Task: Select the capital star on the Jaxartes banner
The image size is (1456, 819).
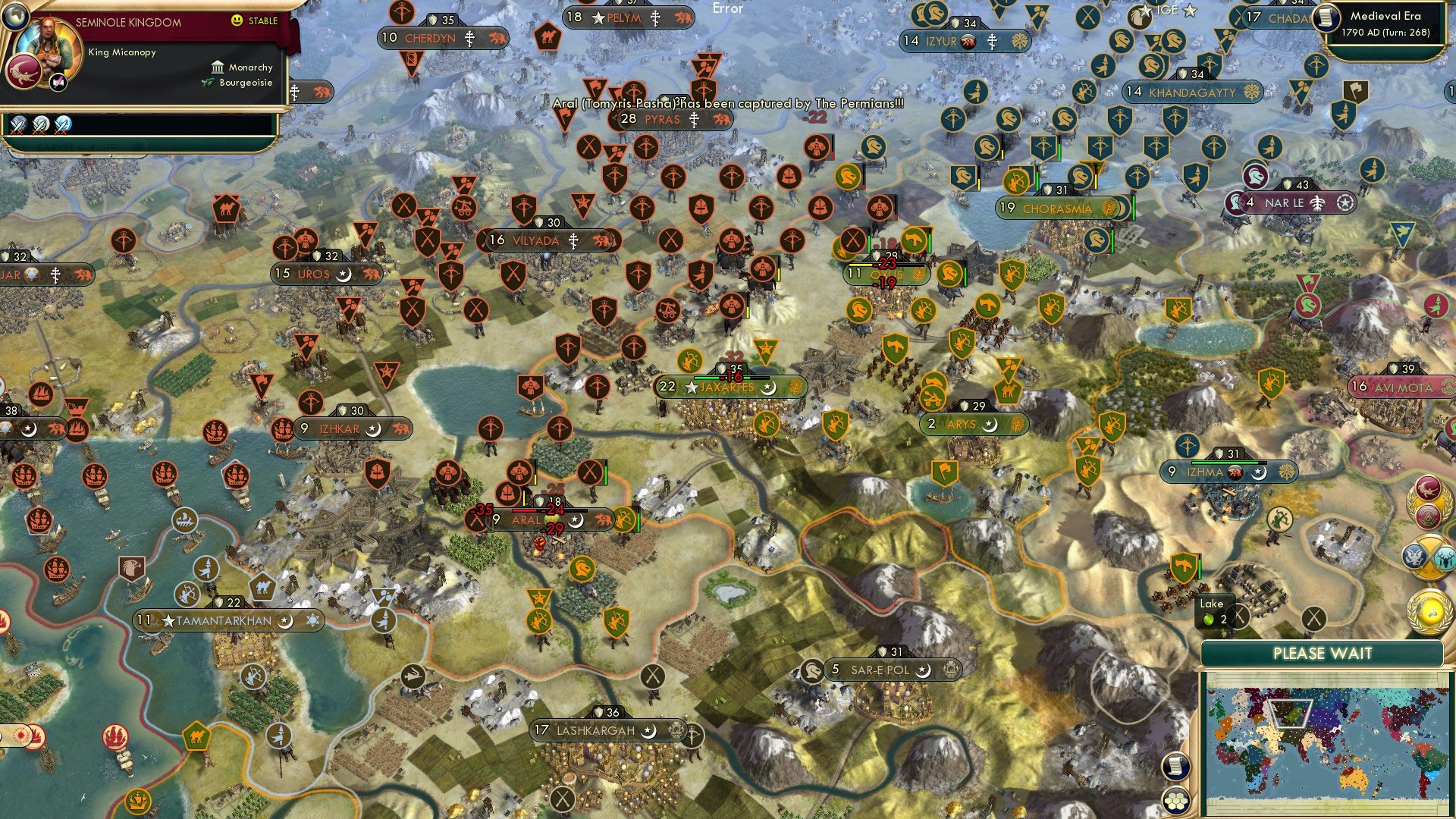Action: (689, 387)
